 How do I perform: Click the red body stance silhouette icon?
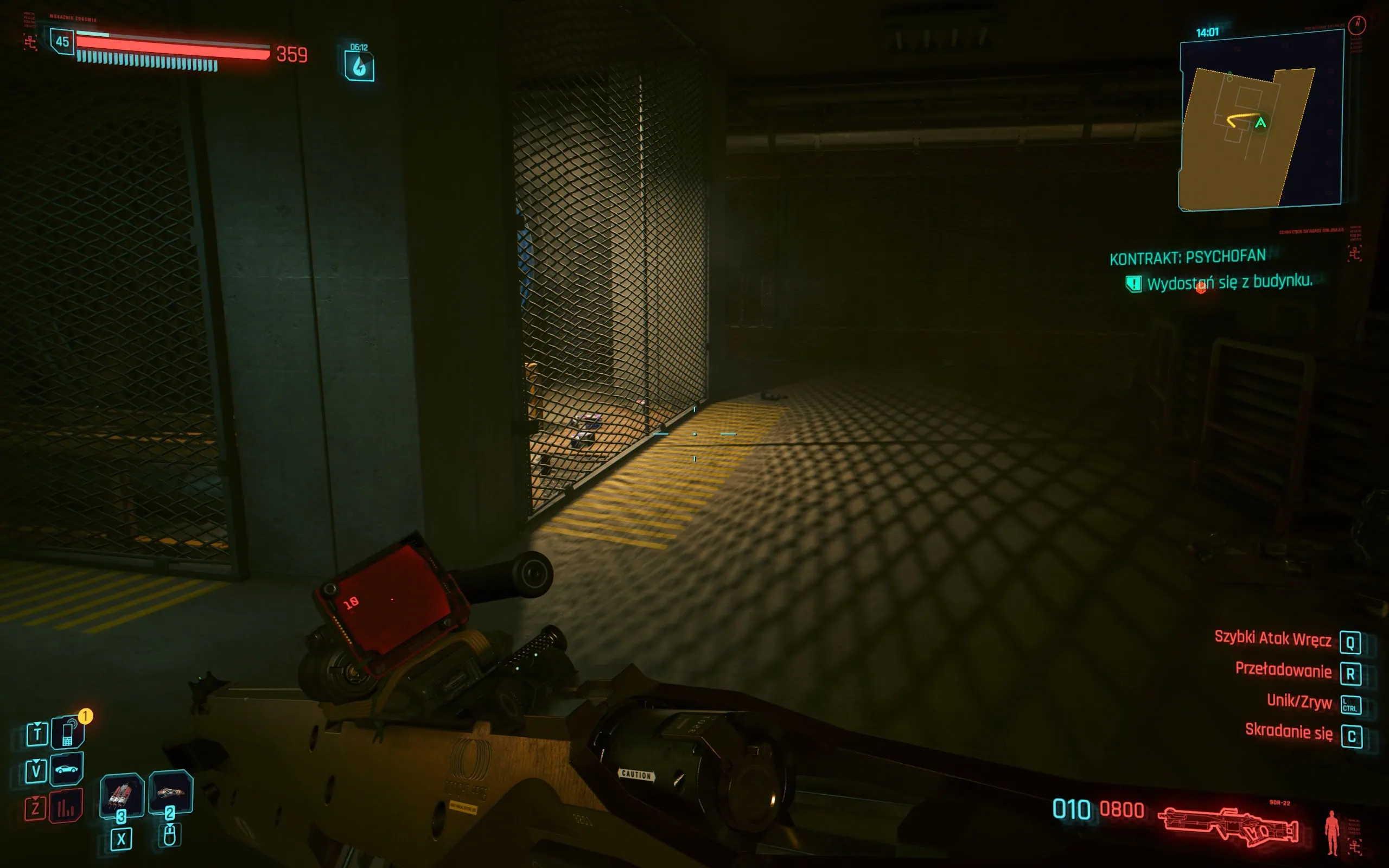point(1331,832)
